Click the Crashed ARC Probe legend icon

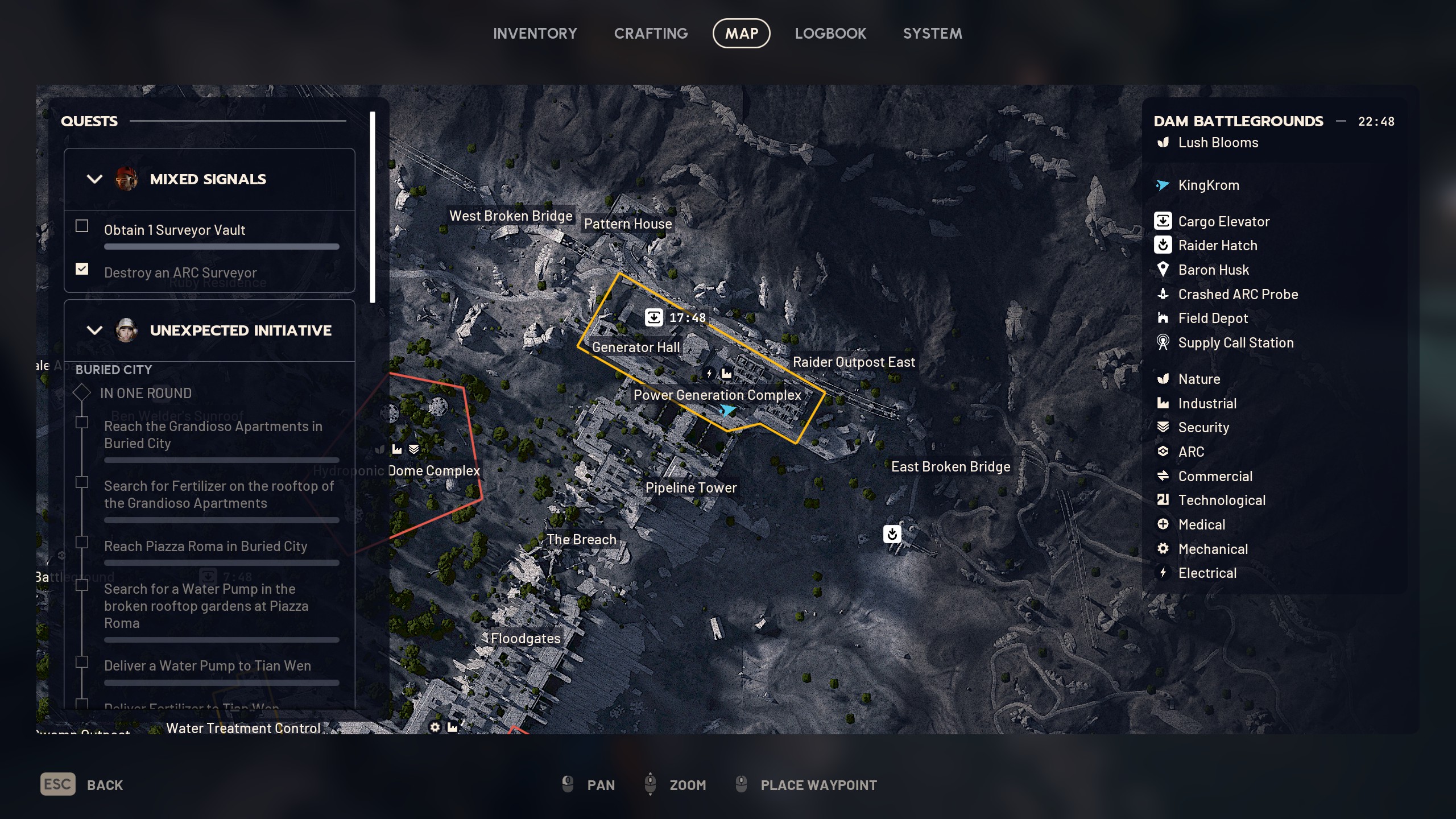(1164, 294)
